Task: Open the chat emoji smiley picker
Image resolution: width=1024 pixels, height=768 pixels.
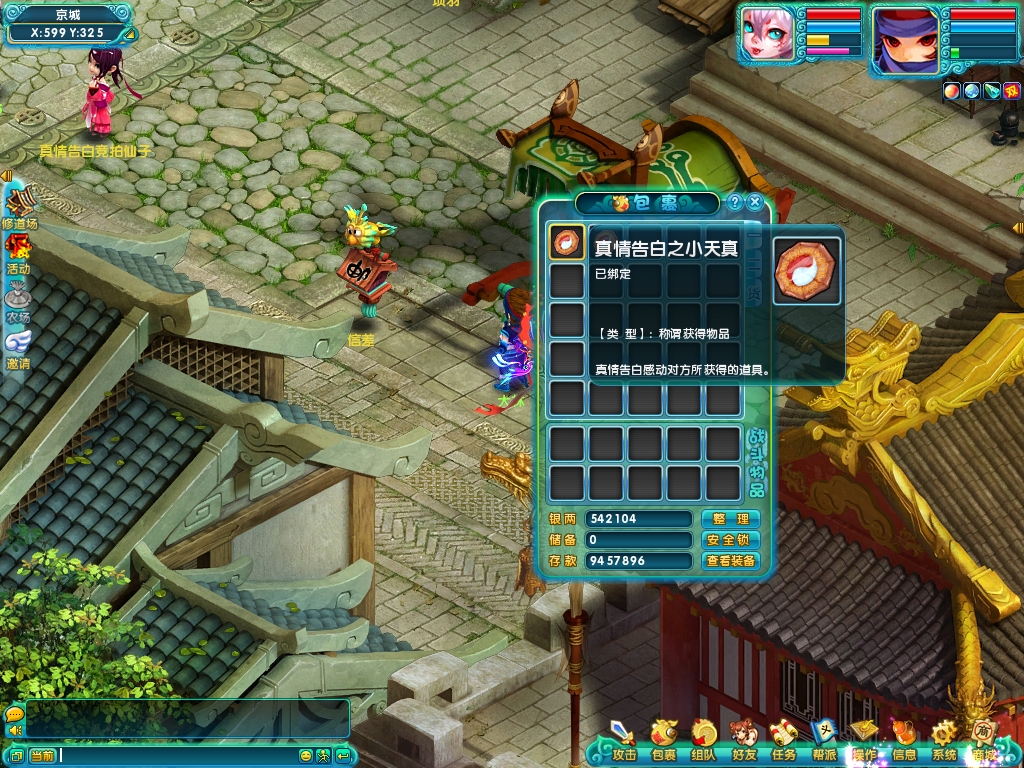Action: pyautogui.click(x=306, y=755)
